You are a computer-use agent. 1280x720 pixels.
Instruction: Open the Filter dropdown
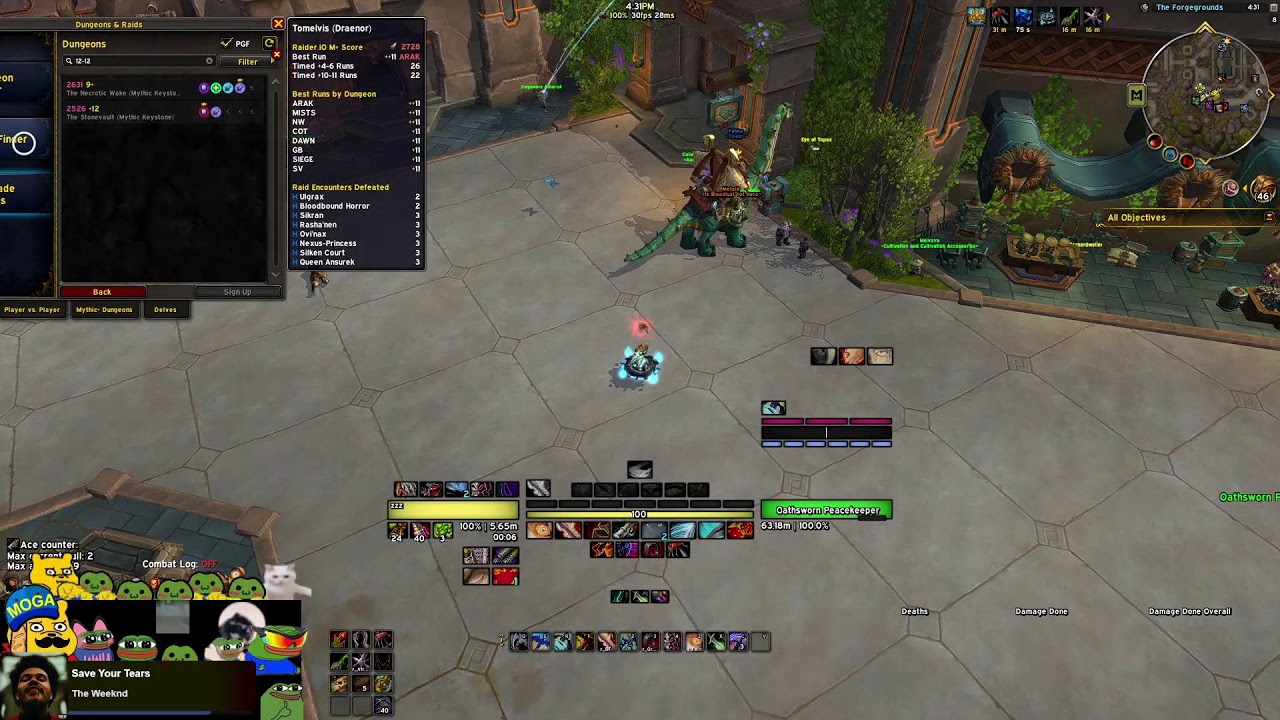tap(247, 62)
